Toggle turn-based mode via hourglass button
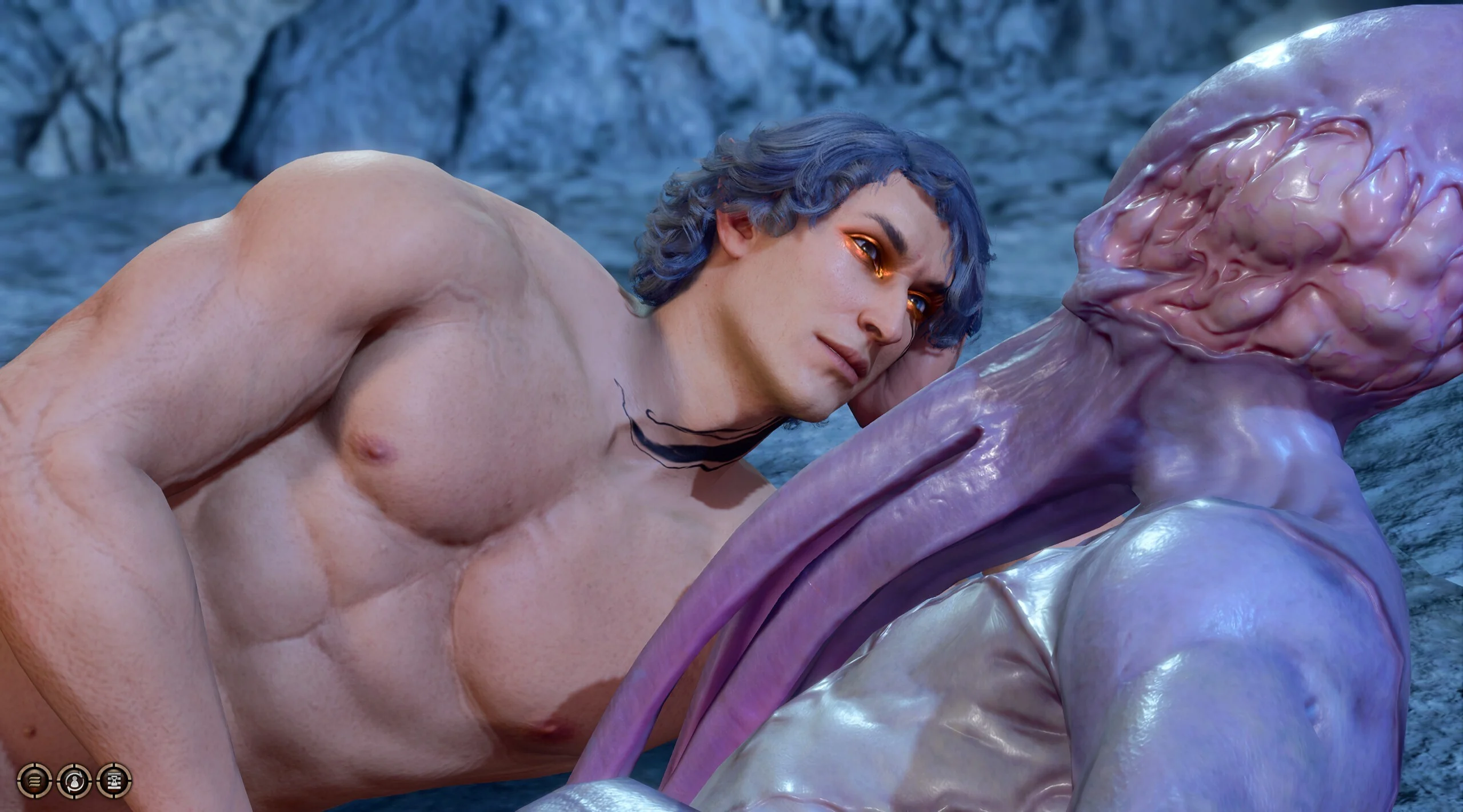 115,782
